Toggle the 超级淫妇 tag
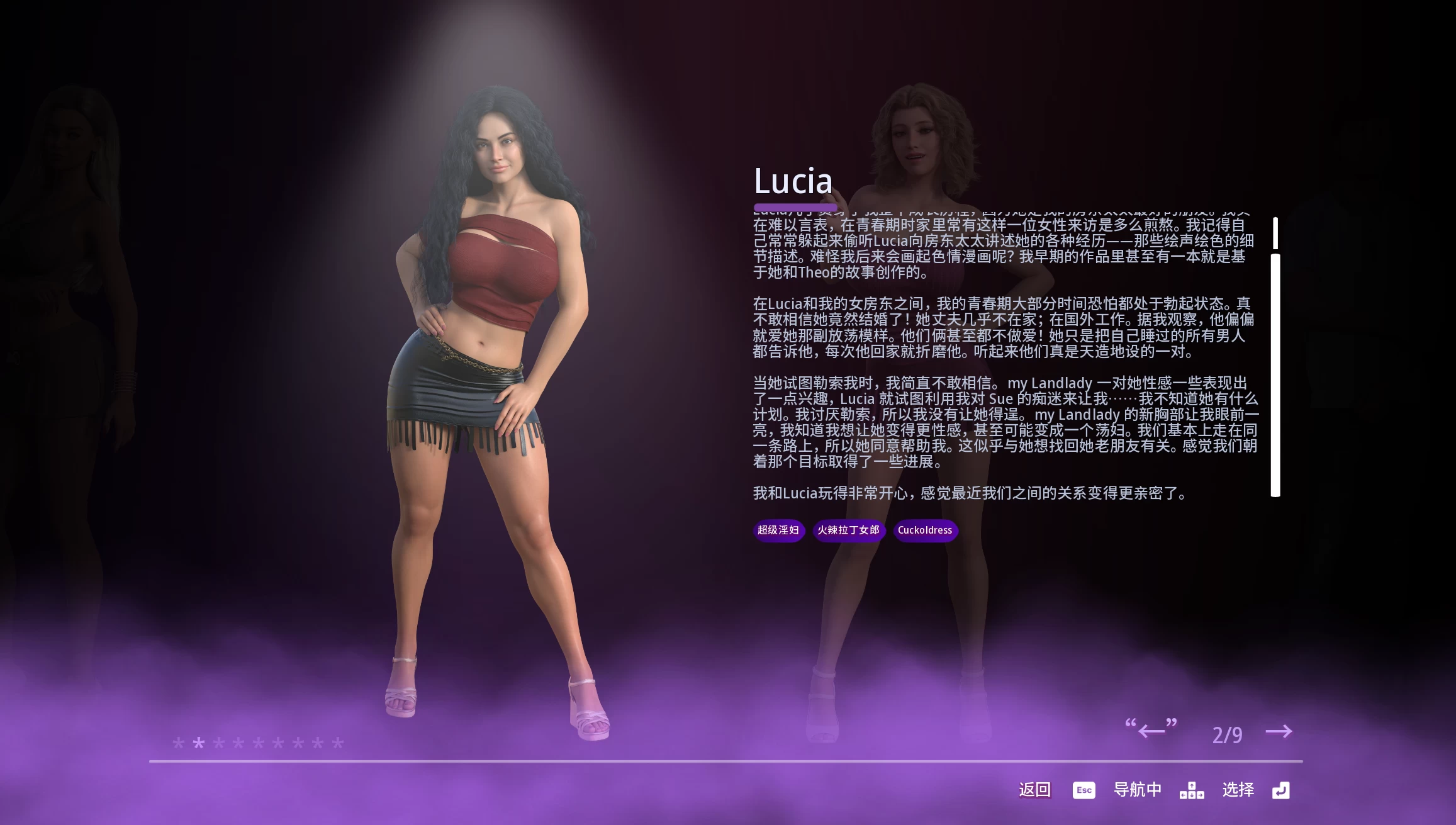Viewport: 1456px width, 825px height. coord(778,530)
